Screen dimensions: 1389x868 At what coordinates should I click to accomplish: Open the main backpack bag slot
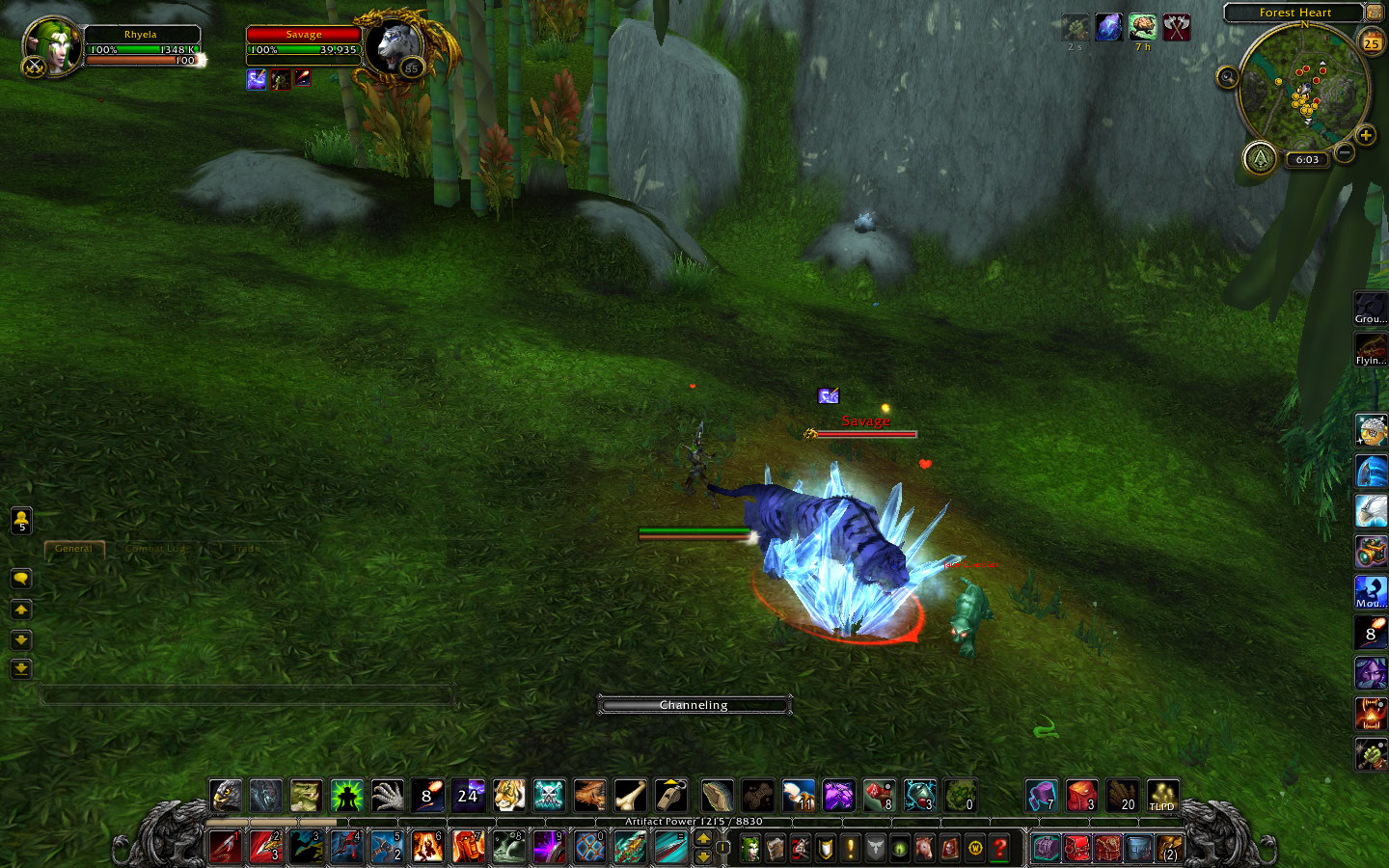point(1170,848)
